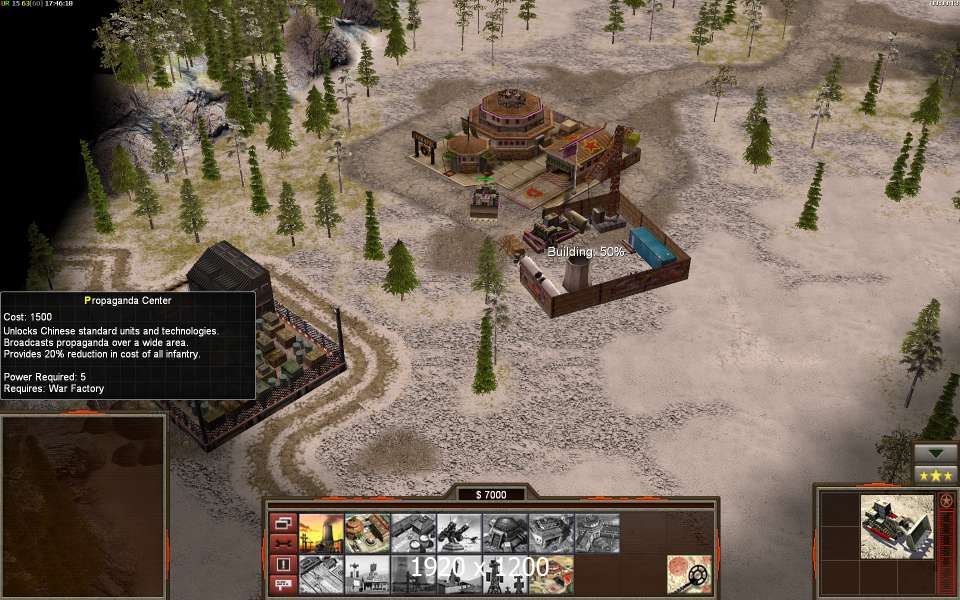Screen dimensions: 960x600
Task: Click the selected dozer portrait
Action: pos(896,526)
